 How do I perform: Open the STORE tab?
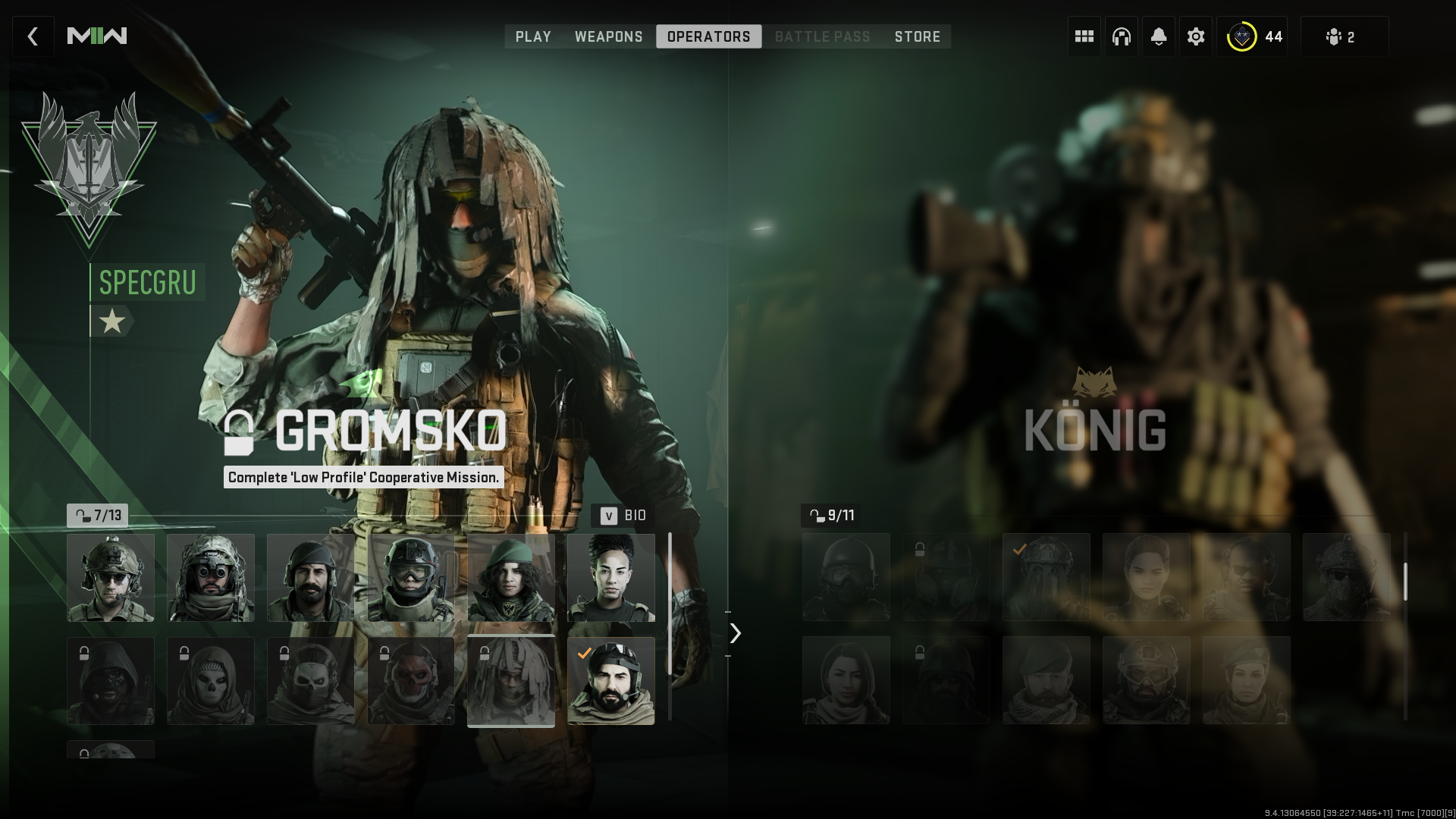coord(918,36)
